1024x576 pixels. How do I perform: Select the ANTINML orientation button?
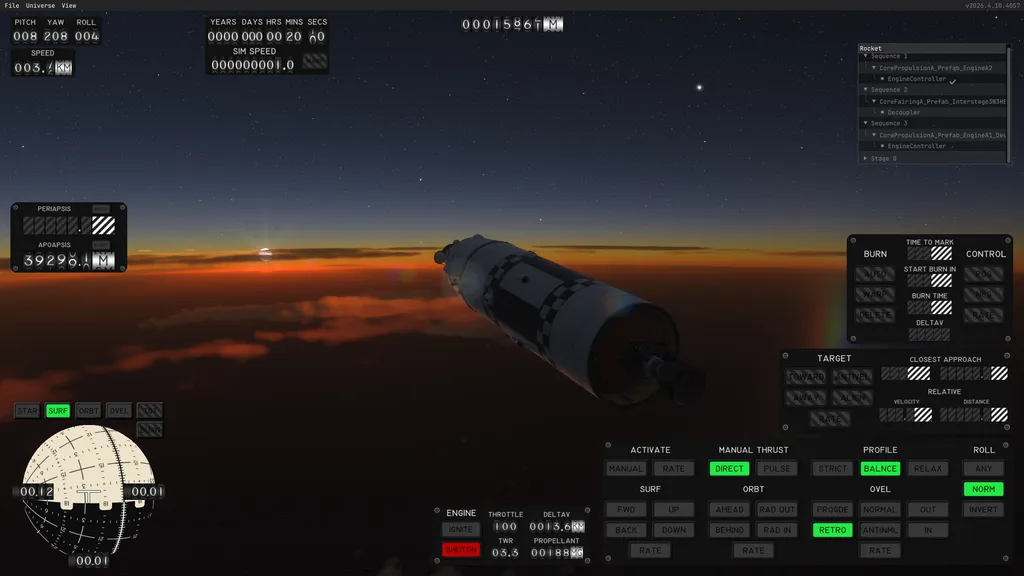(880, 530)
